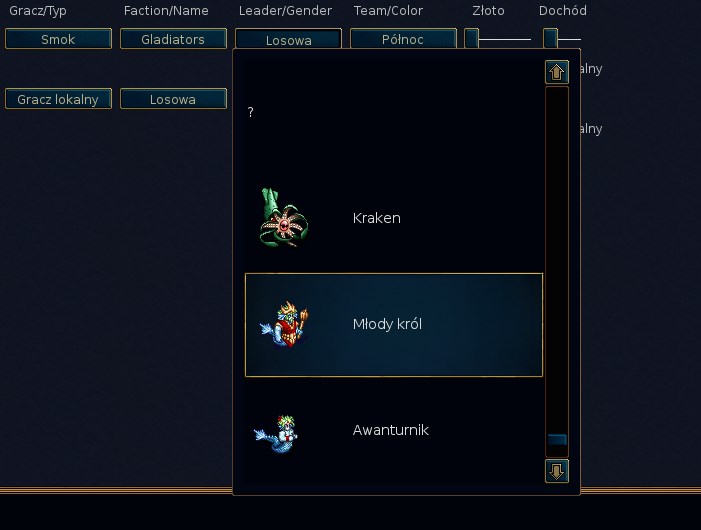Pick the Avanturnik leader option

click(x=393, y=430)
